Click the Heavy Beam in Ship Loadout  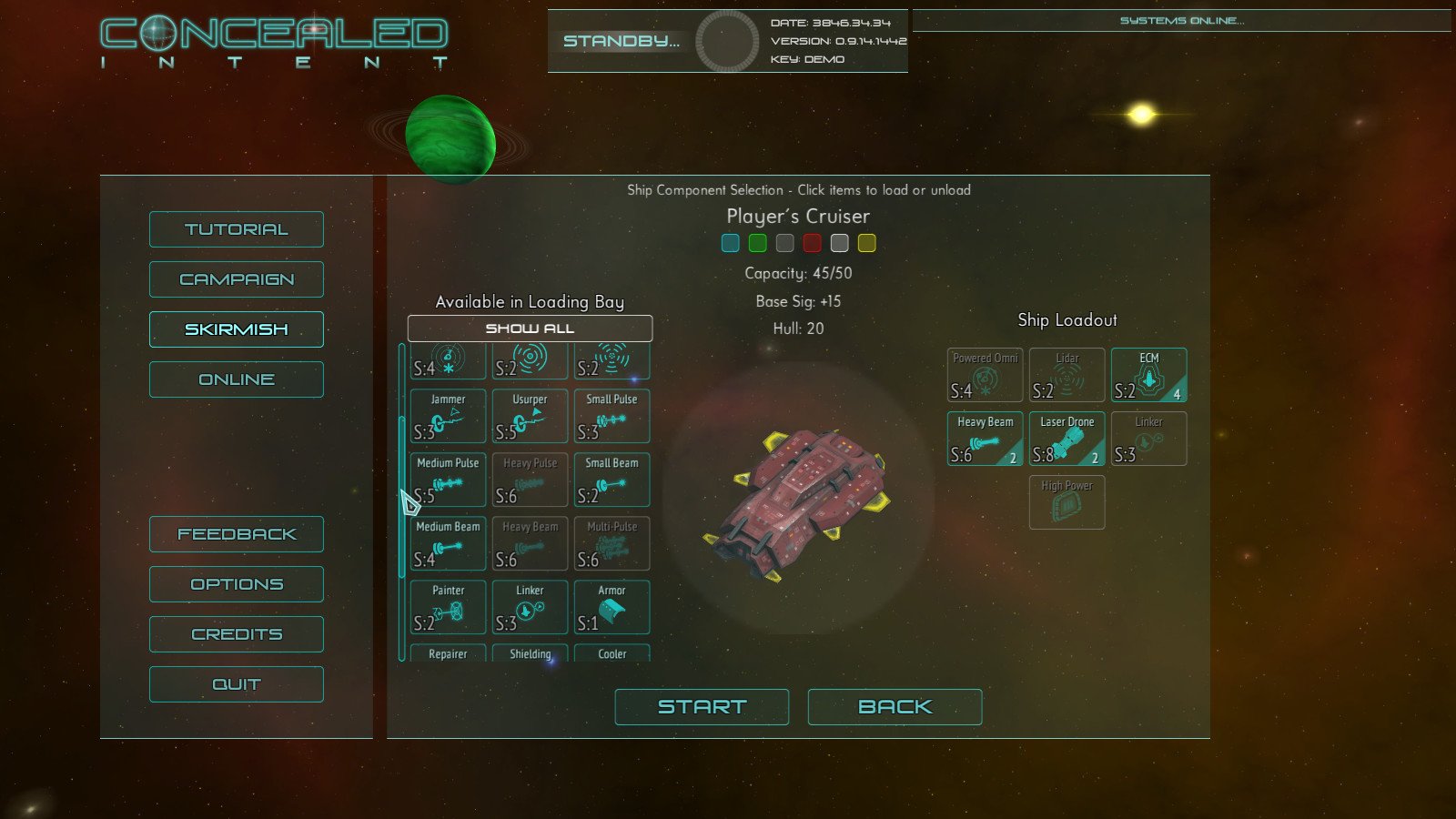(x=985, y=438)
